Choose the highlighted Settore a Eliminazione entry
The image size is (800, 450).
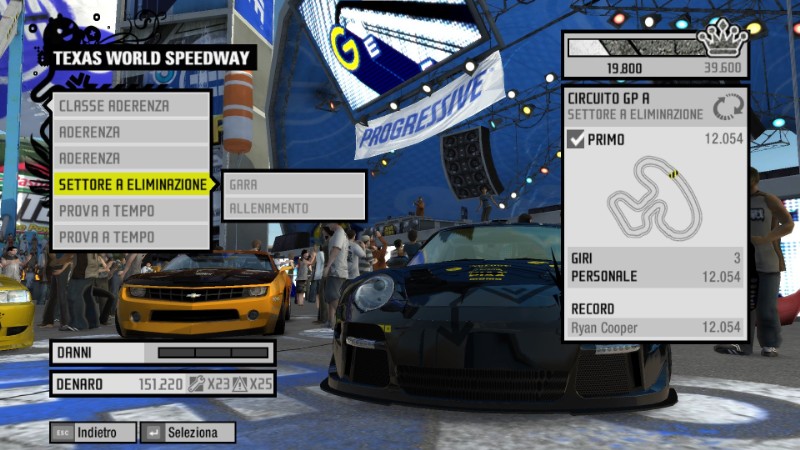pyautogui.click(x=132, y=184)
